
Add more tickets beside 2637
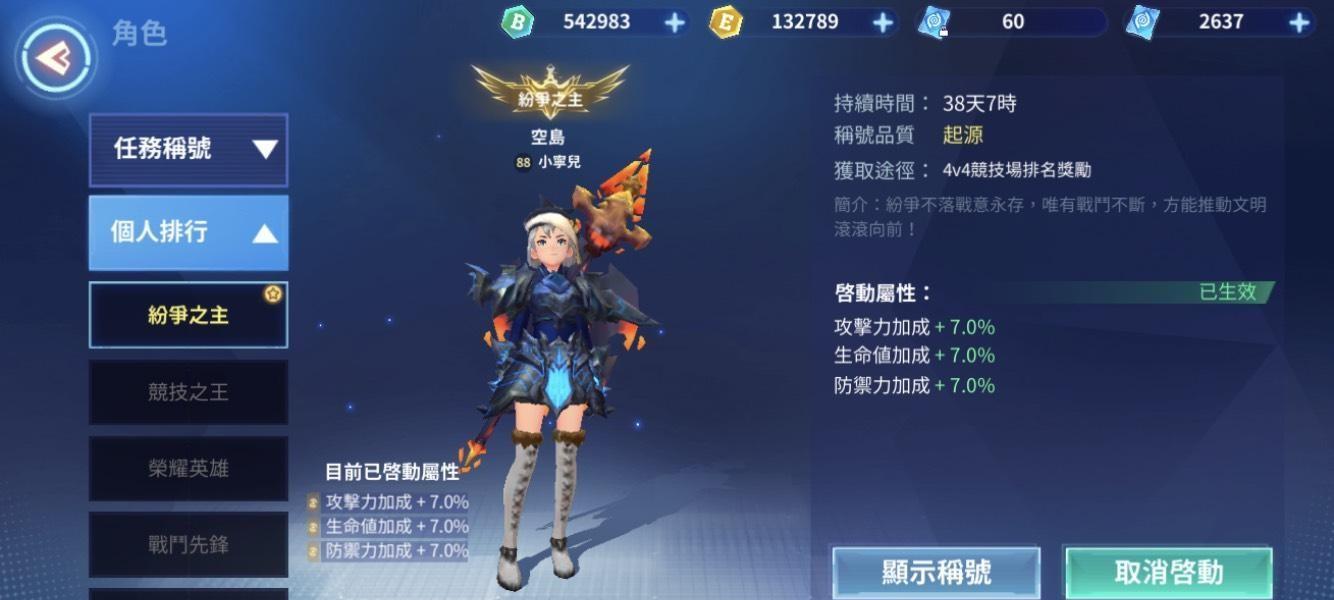coord(1299,22)
